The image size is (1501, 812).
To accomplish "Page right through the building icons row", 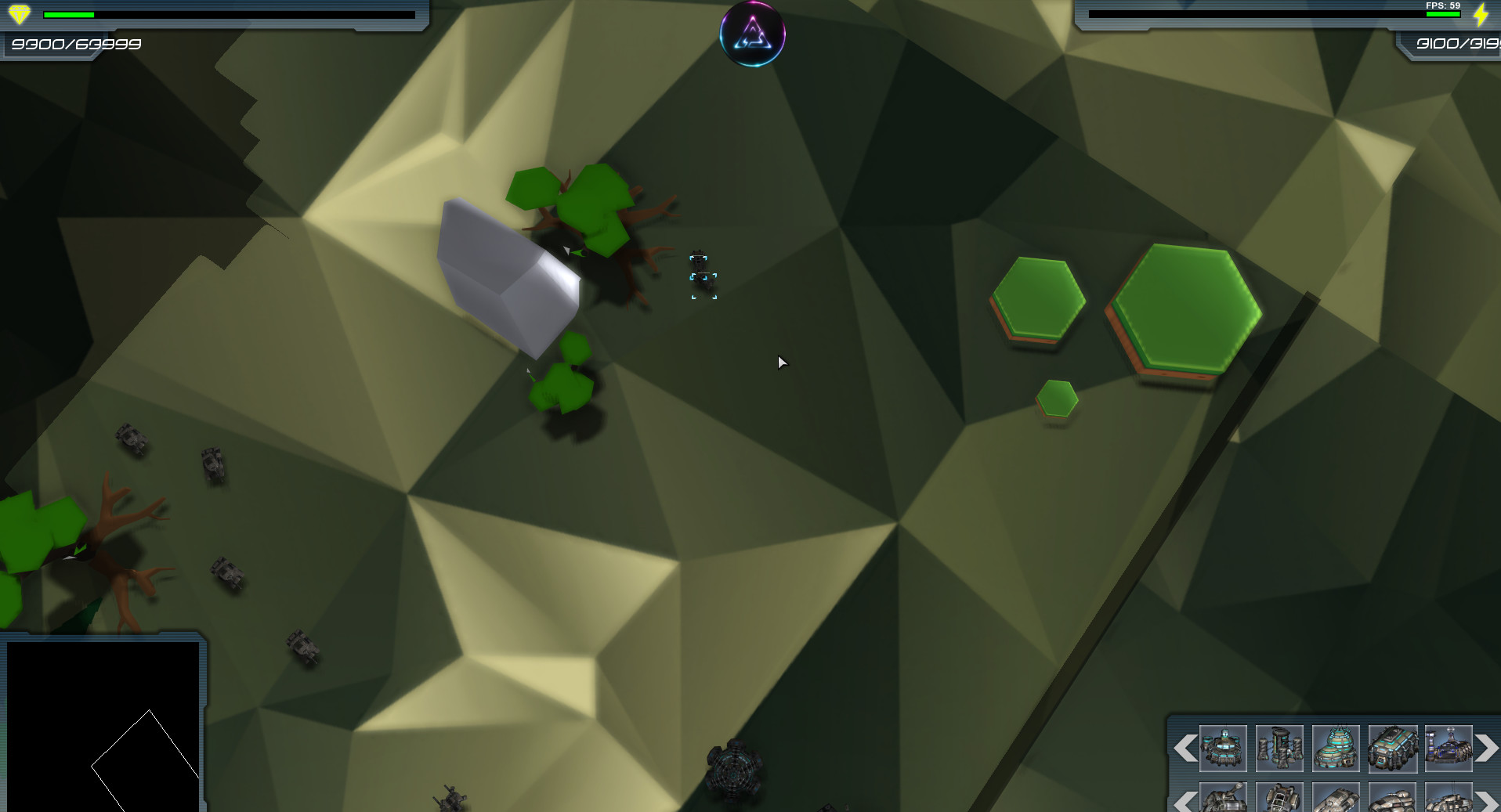I will pyautogui.click(x=1486, y=749).
